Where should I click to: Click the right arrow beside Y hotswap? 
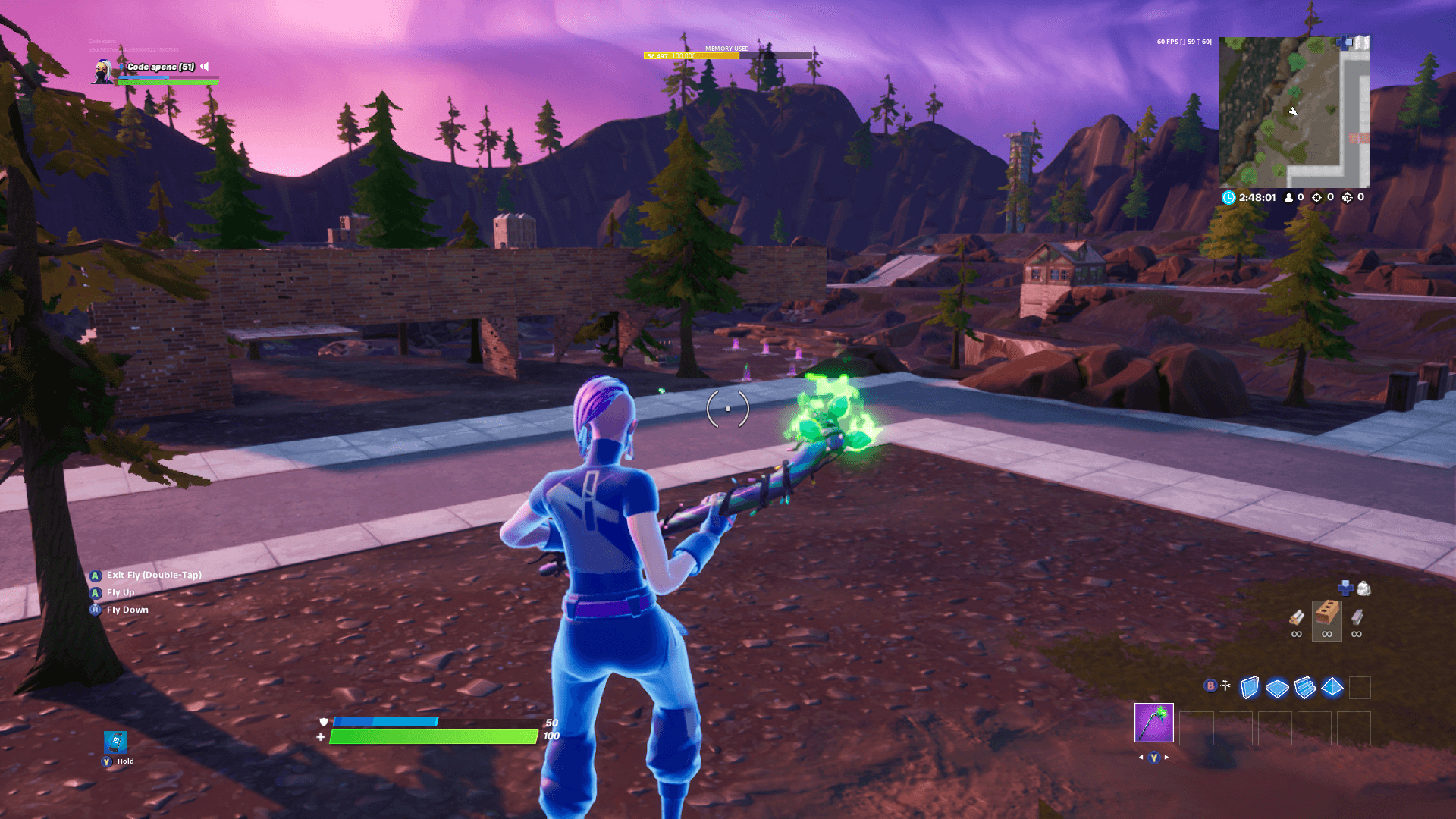pos(1166,758)
